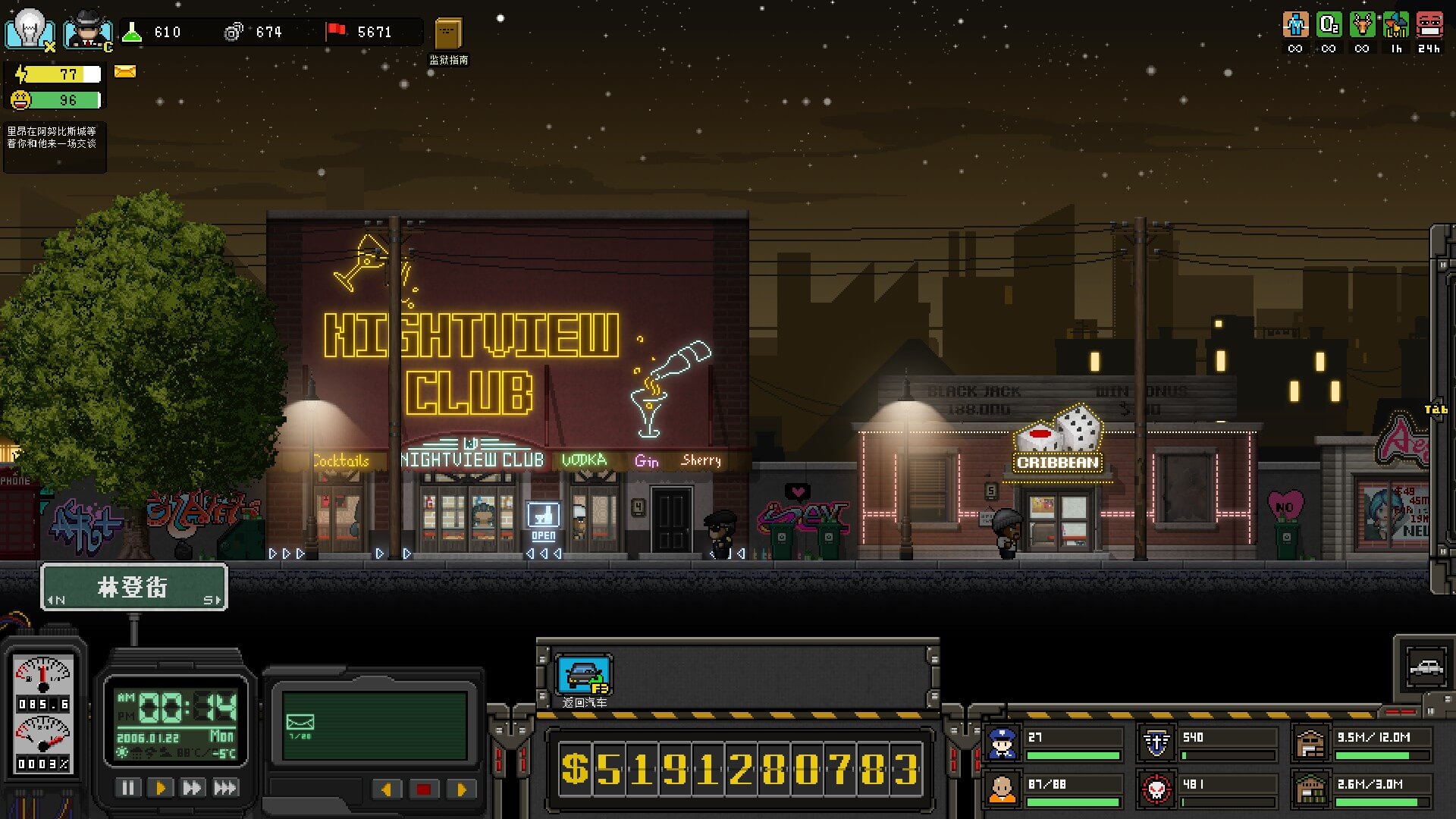Open the police guard staff icon
1456x819 pixels.
pyautogui.click(x=1002, y=743)
